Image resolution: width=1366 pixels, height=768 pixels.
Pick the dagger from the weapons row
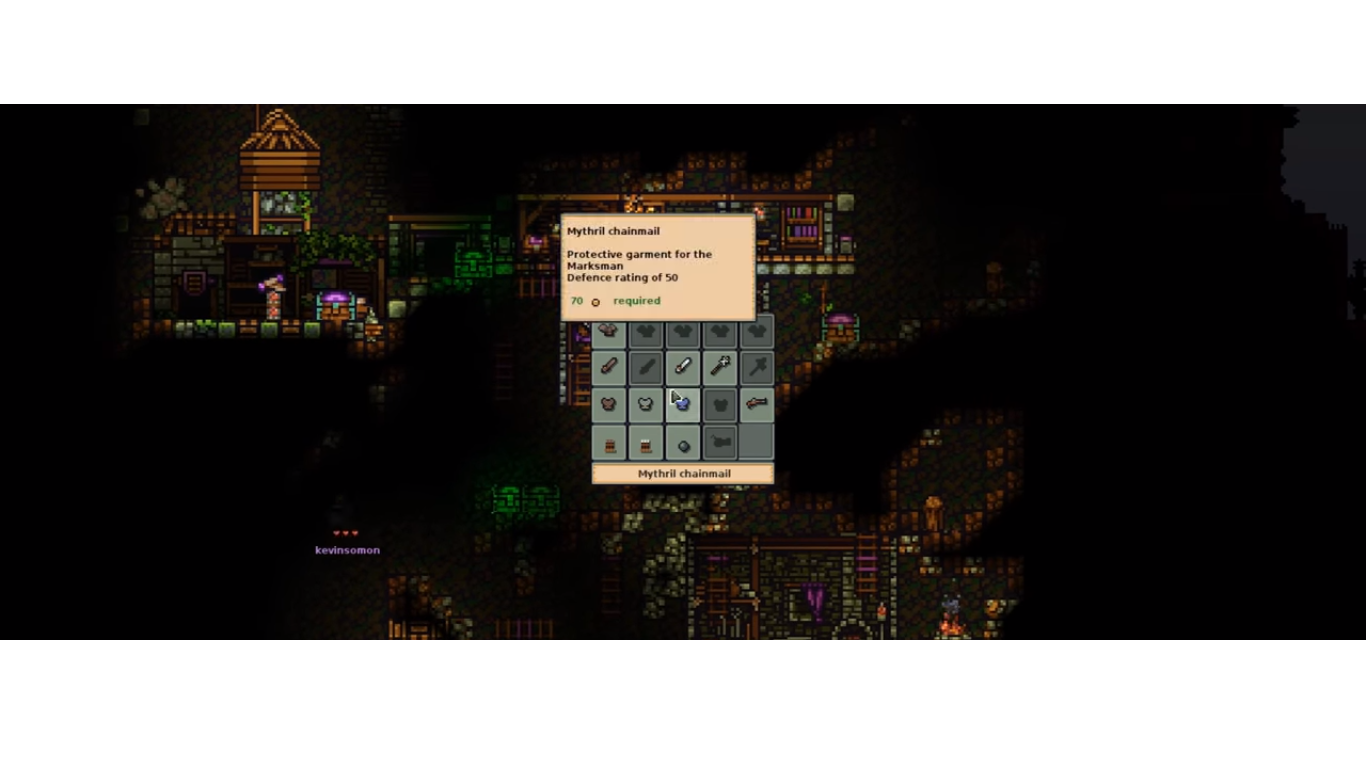(683, 367)
